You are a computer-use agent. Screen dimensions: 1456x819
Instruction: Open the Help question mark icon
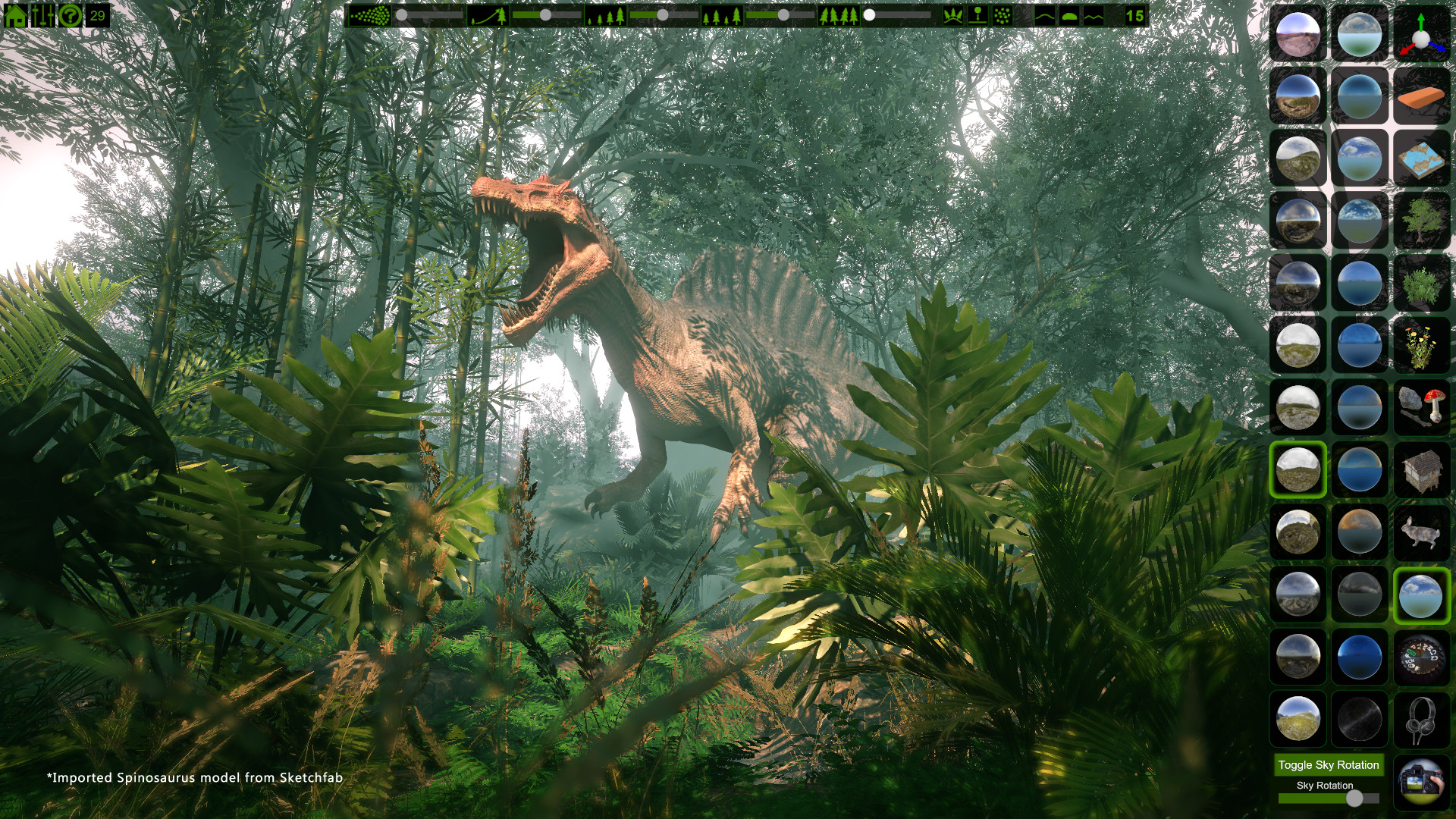(x=70, y=14)
